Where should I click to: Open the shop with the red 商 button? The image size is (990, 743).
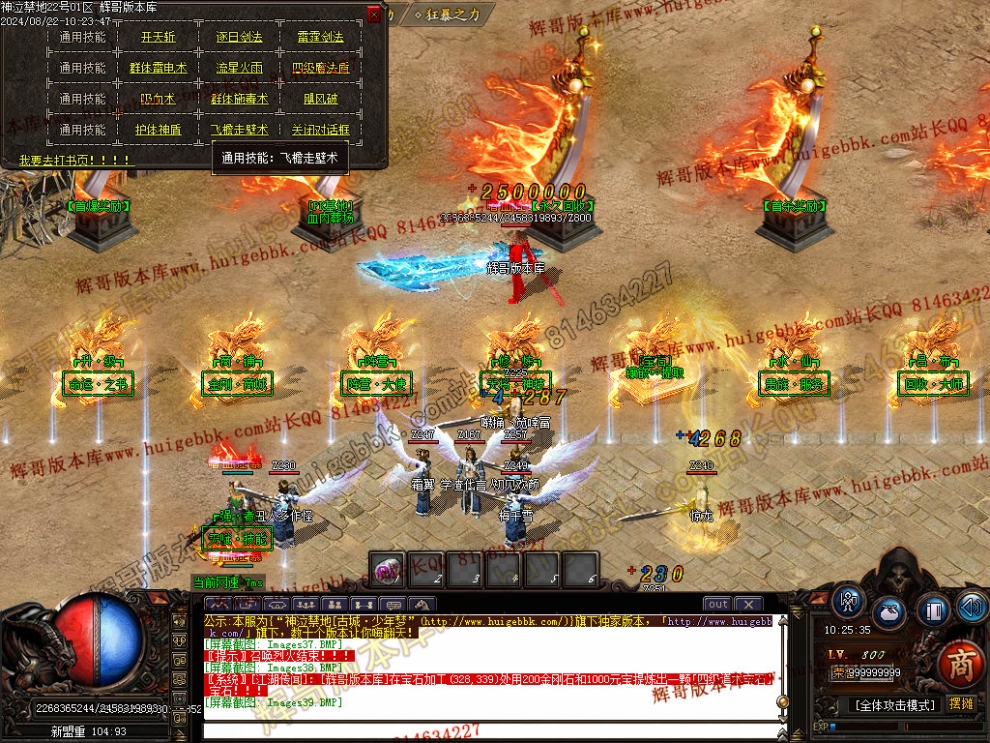pos(960,664)
